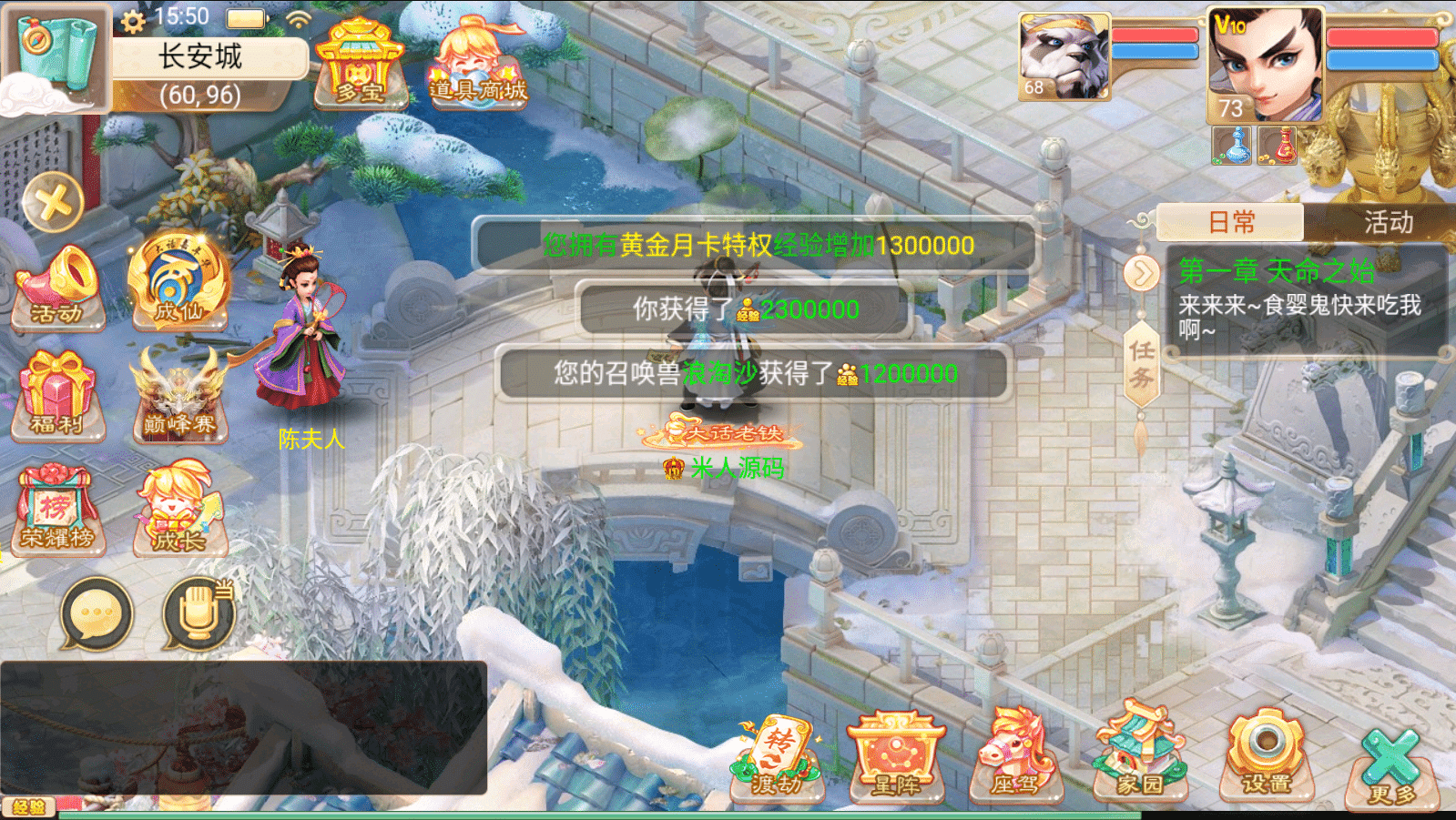Claim rewards via the 福利 gift icon

click(56, 396)
